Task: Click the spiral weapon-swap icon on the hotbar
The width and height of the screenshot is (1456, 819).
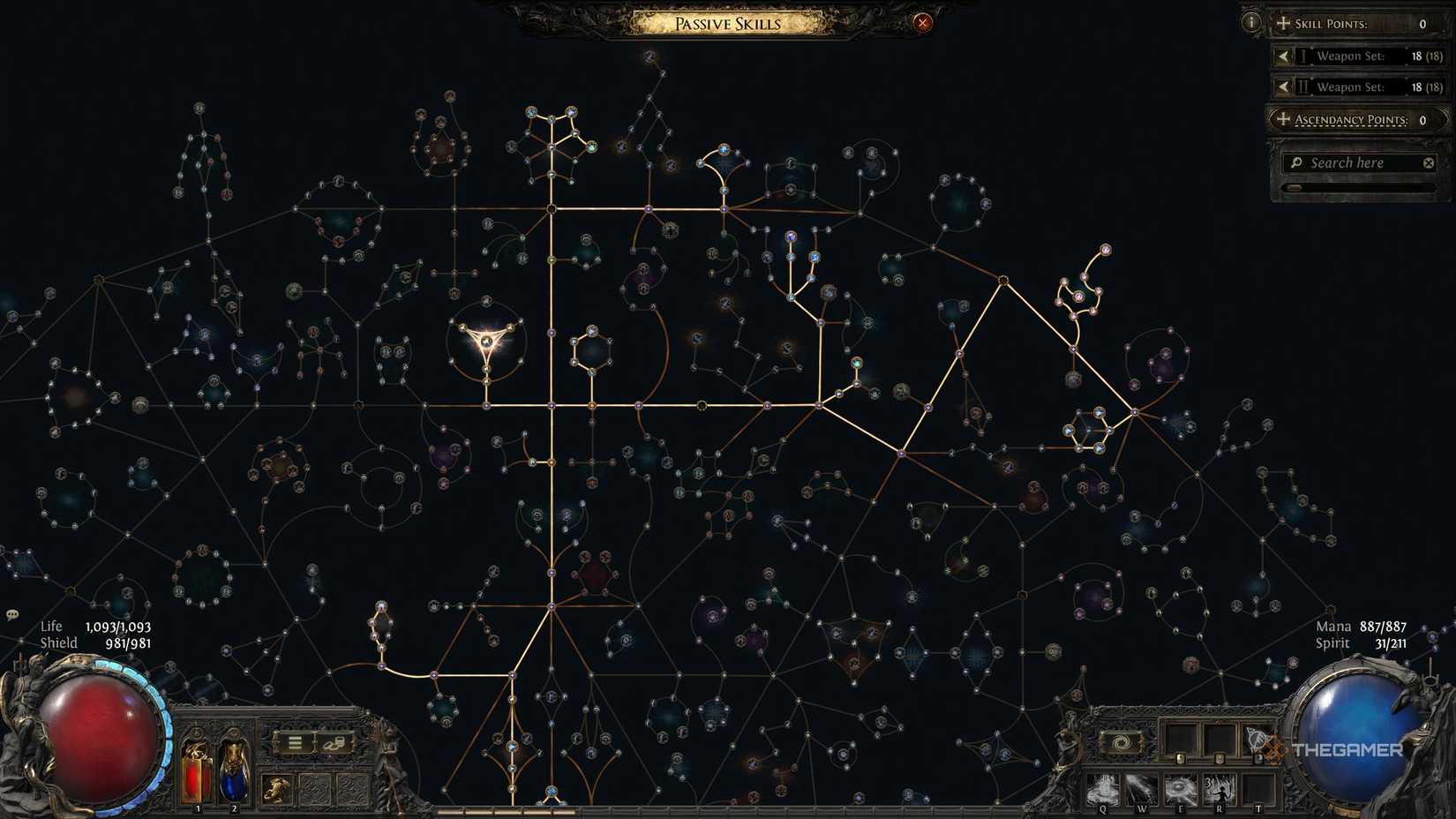Action: point(1120,744)
